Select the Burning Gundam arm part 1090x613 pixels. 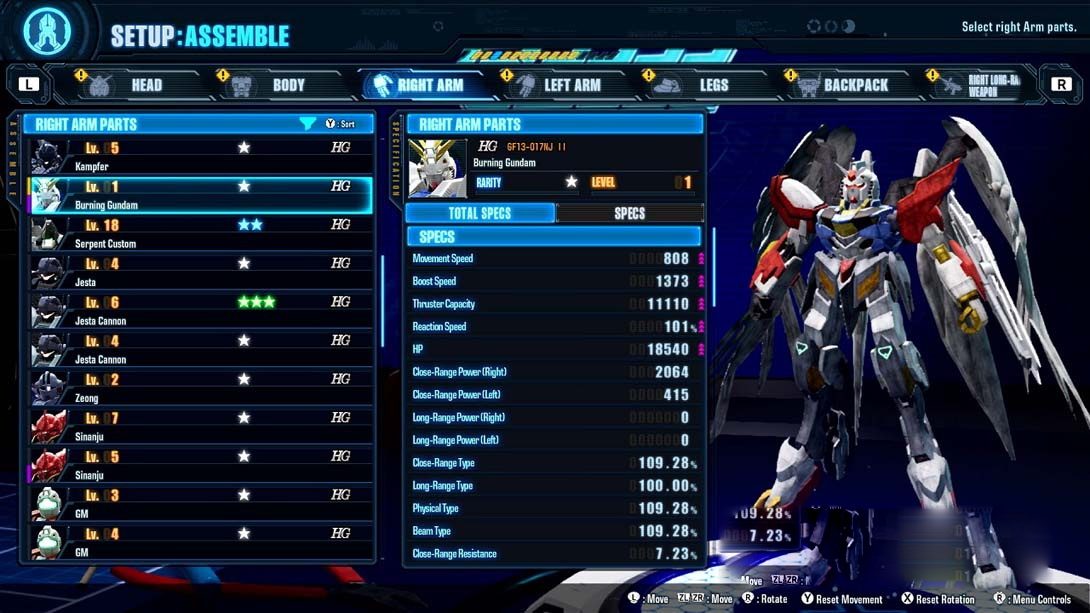pos(200,195)
